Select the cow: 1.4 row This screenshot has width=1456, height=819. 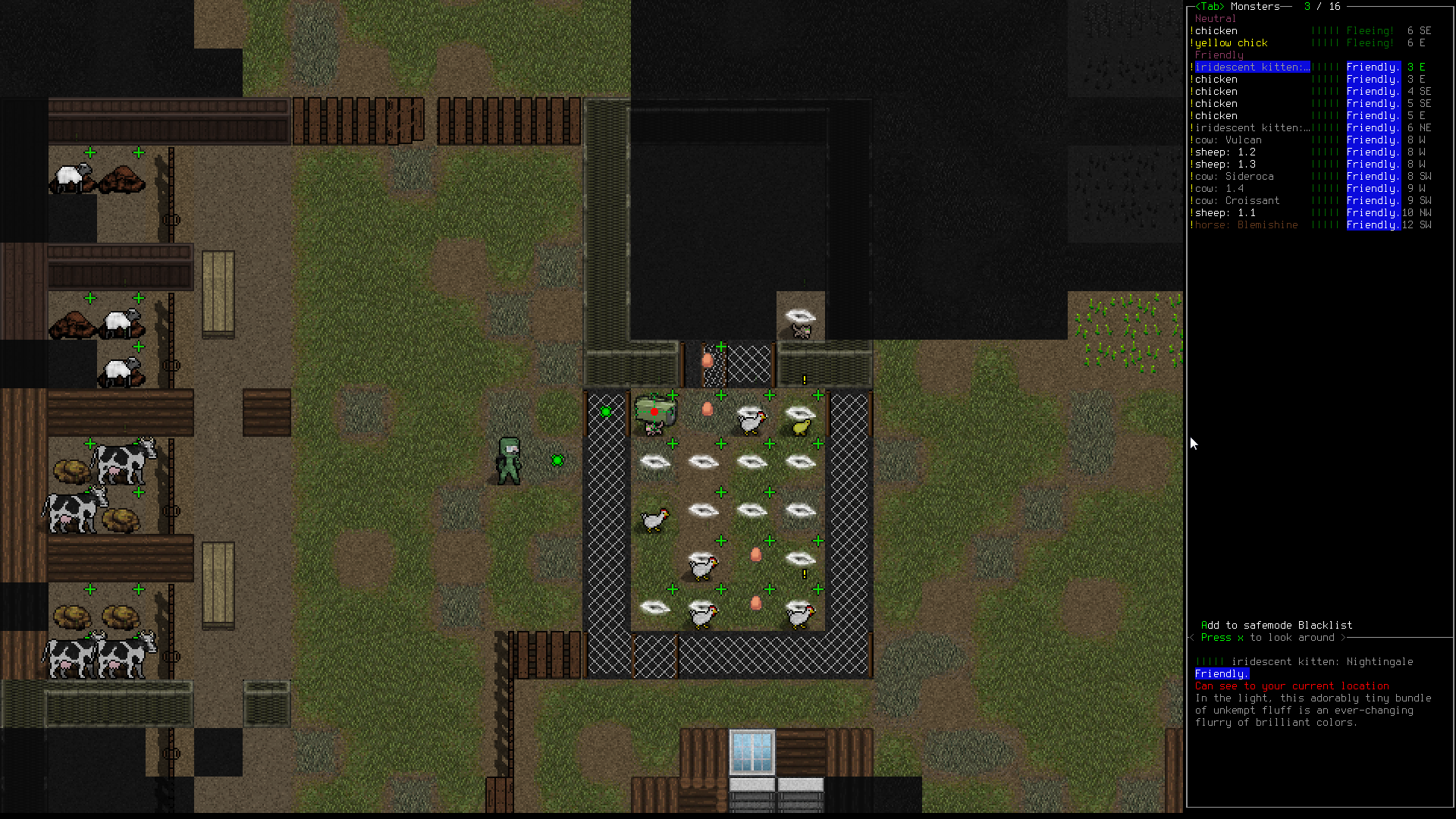point(1219,189)
